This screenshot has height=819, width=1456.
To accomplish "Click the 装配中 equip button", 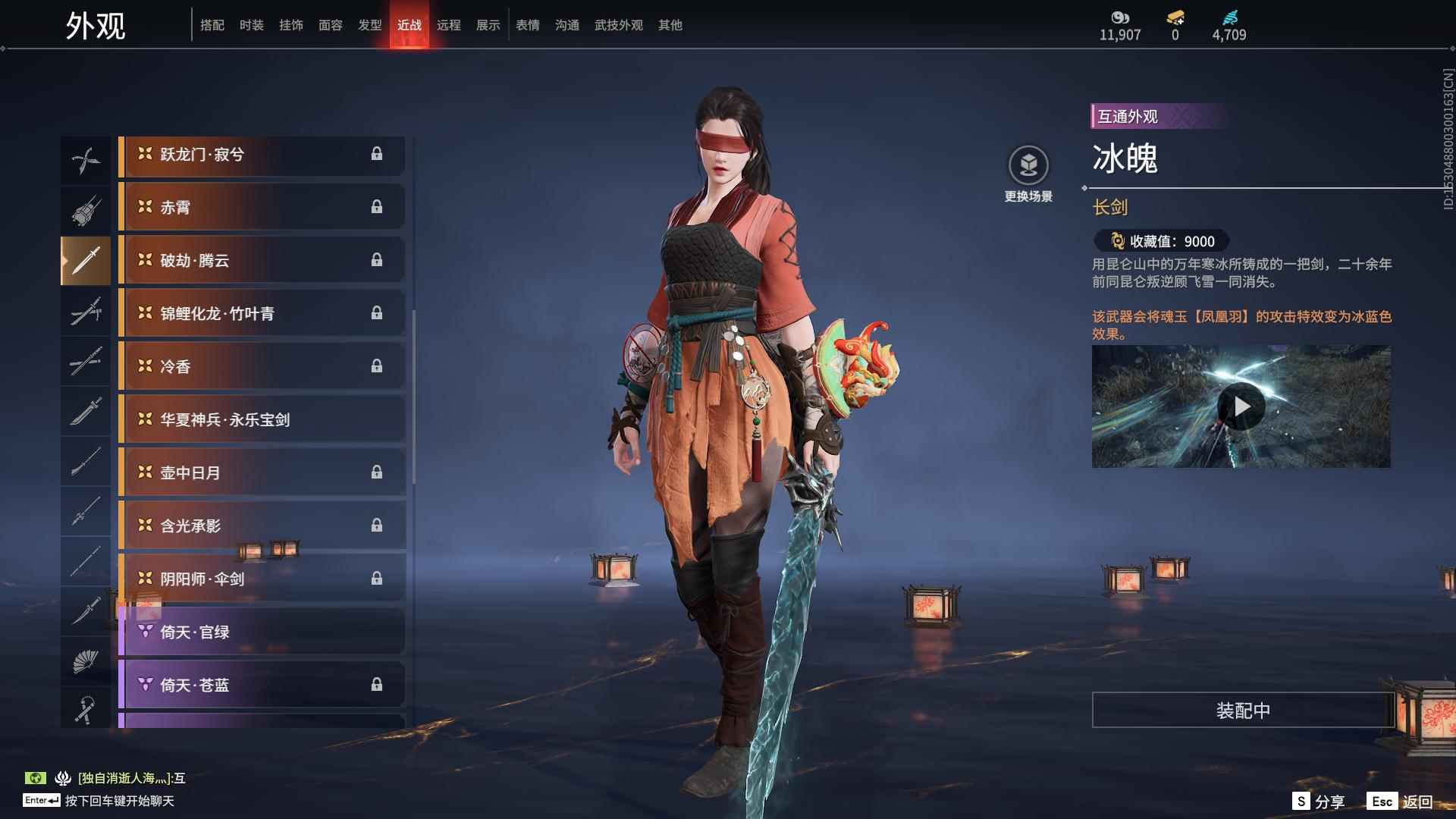I will click(1242, 711).
